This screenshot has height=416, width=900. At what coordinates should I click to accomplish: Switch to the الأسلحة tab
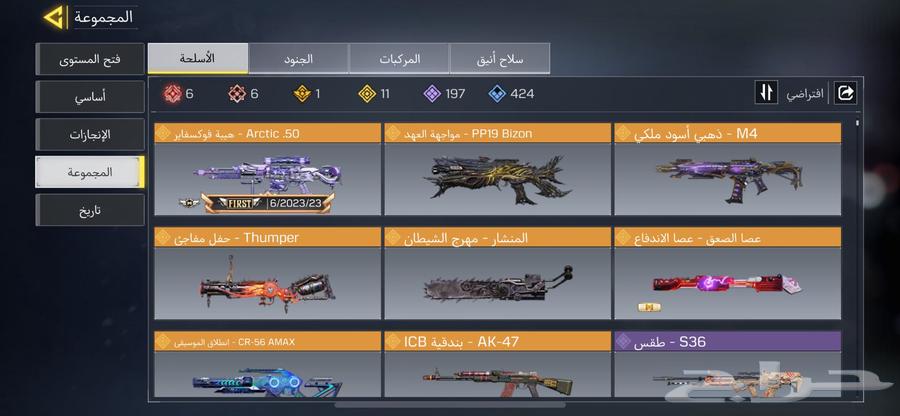pyautogui.click(x=197, y=58)
